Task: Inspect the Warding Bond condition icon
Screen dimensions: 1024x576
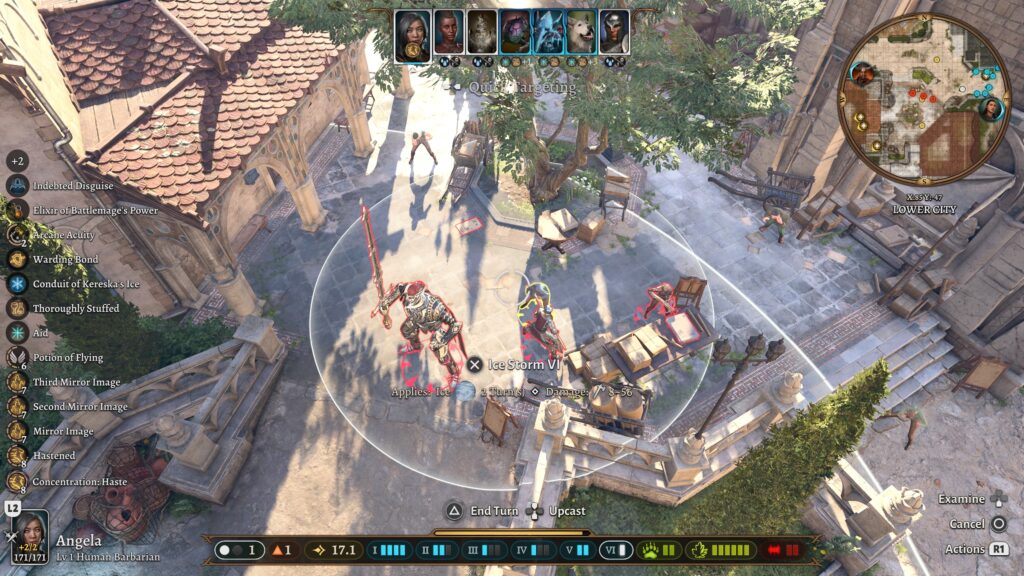Action: (17, 259)
